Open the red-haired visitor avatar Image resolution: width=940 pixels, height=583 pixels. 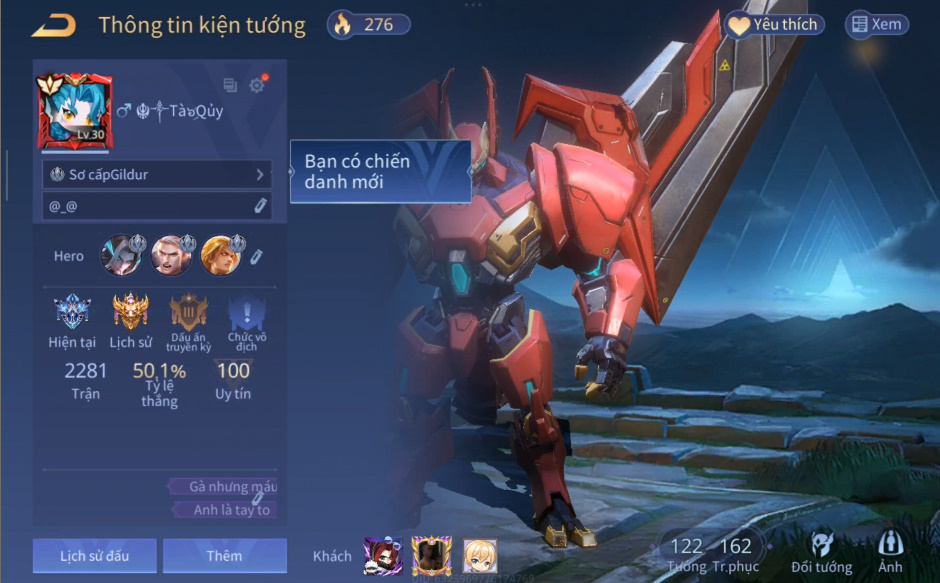pyautogui.click(x=383, y=556)
